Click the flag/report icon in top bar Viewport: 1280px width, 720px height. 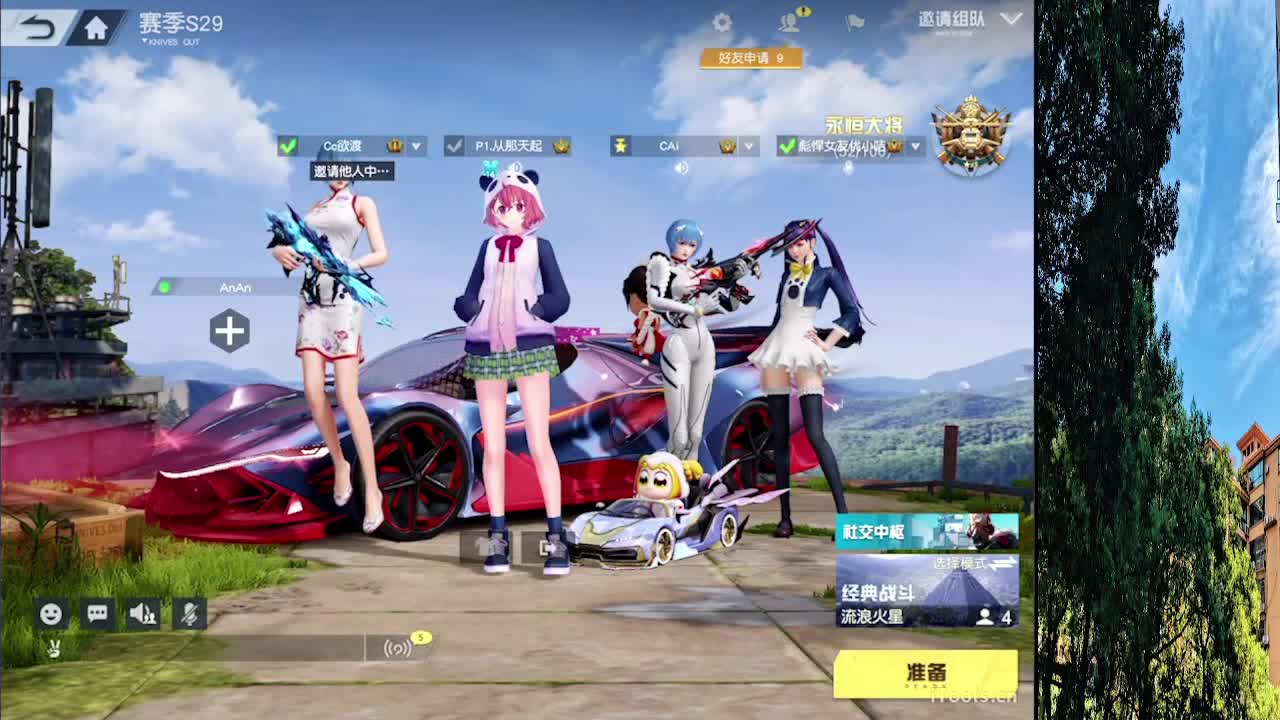pyautogui.click(x=856, y=20)
